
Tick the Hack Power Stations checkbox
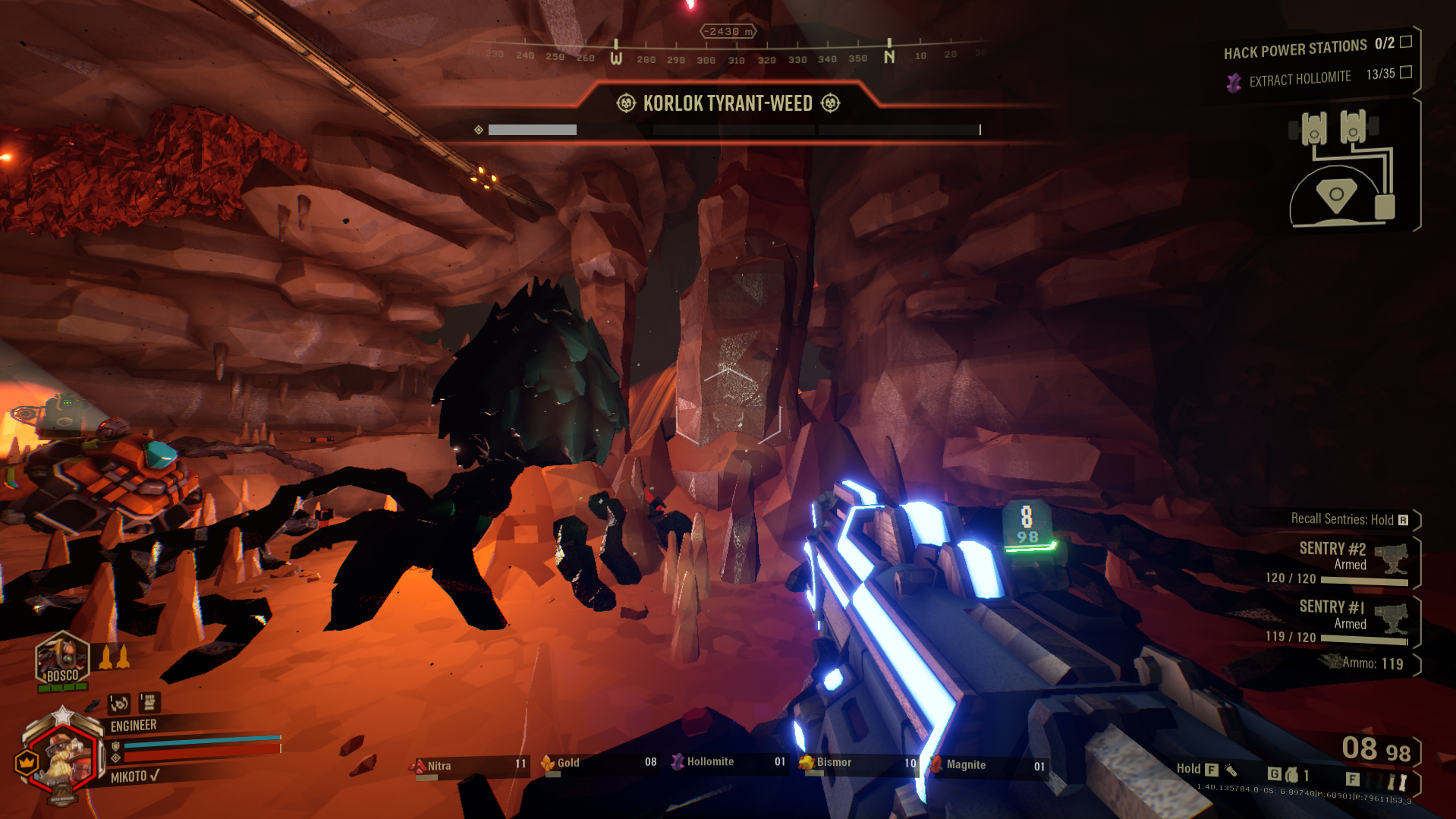pos(1406,42)
